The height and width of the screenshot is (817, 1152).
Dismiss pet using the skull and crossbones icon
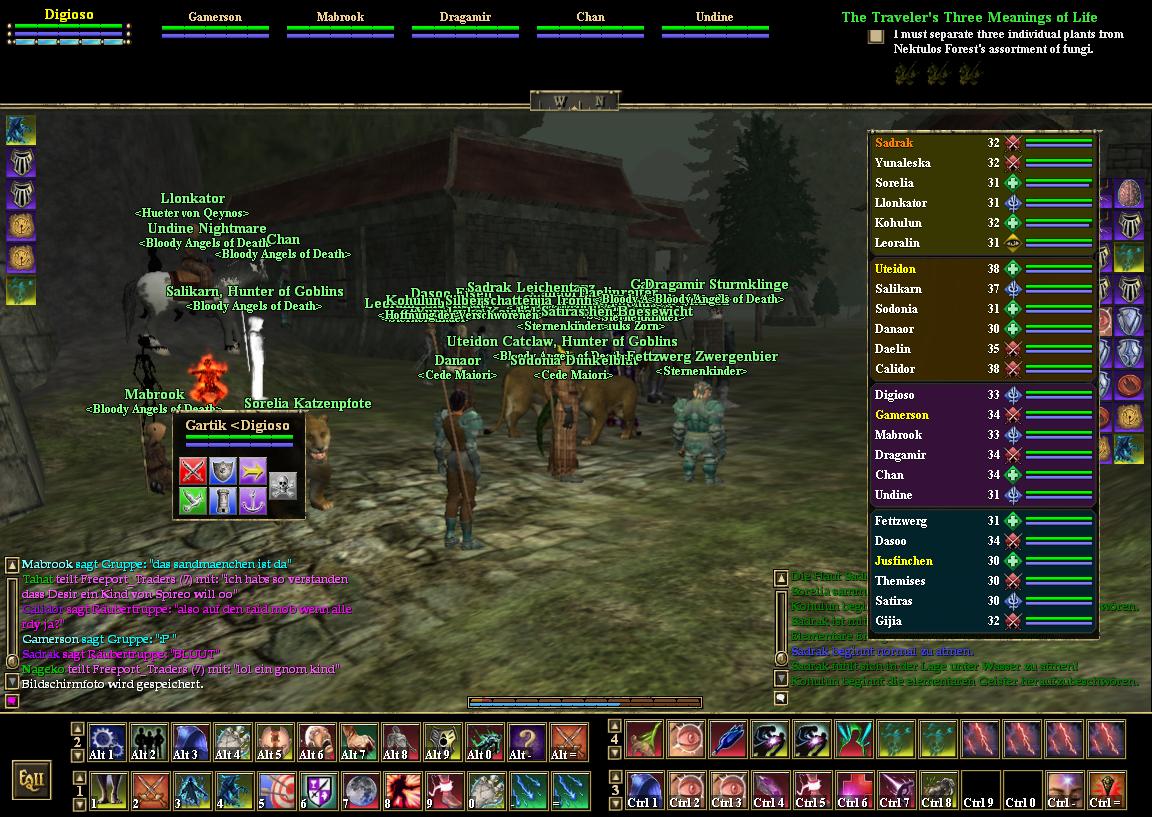283,486
